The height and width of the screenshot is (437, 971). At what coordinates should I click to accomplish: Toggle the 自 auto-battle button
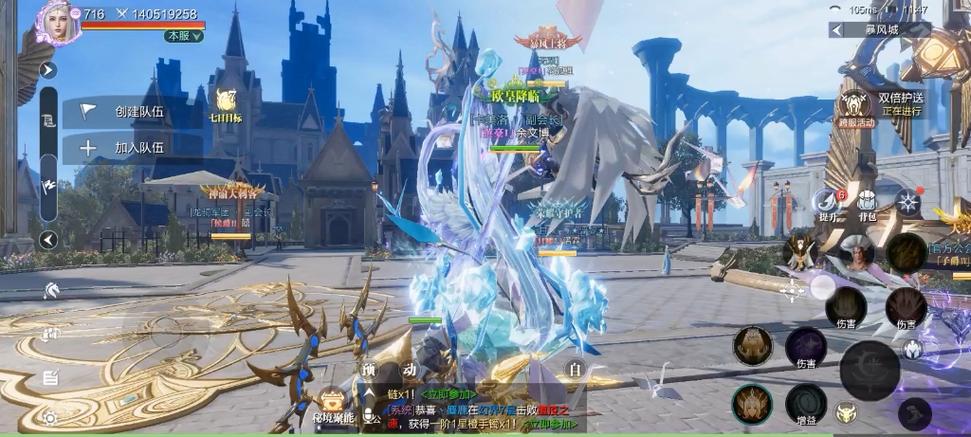coord(573,369)
